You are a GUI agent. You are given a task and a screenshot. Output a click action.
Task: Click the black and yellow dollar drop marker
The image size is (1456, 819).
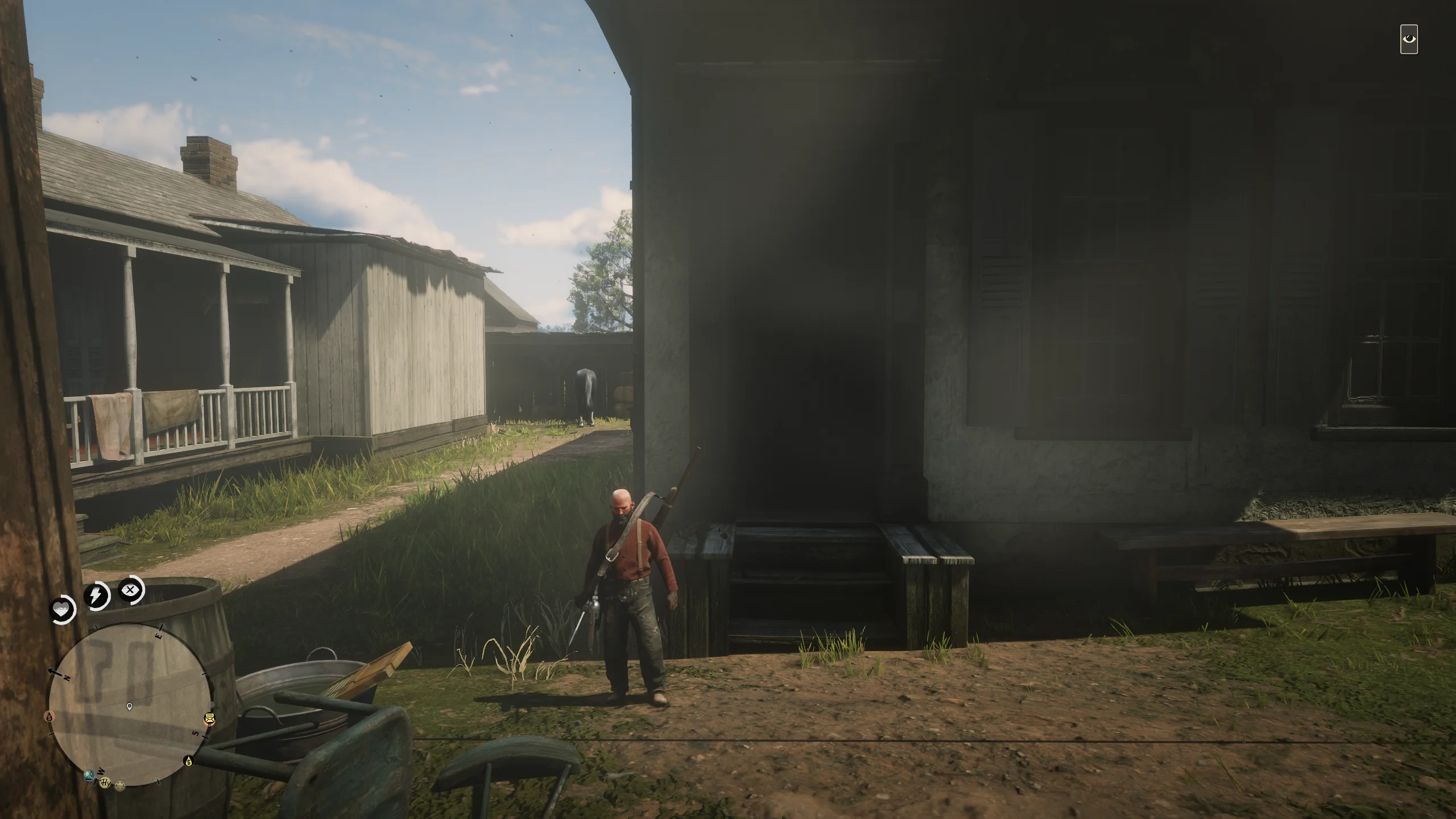pyautogui.click(x=188, y=760)
